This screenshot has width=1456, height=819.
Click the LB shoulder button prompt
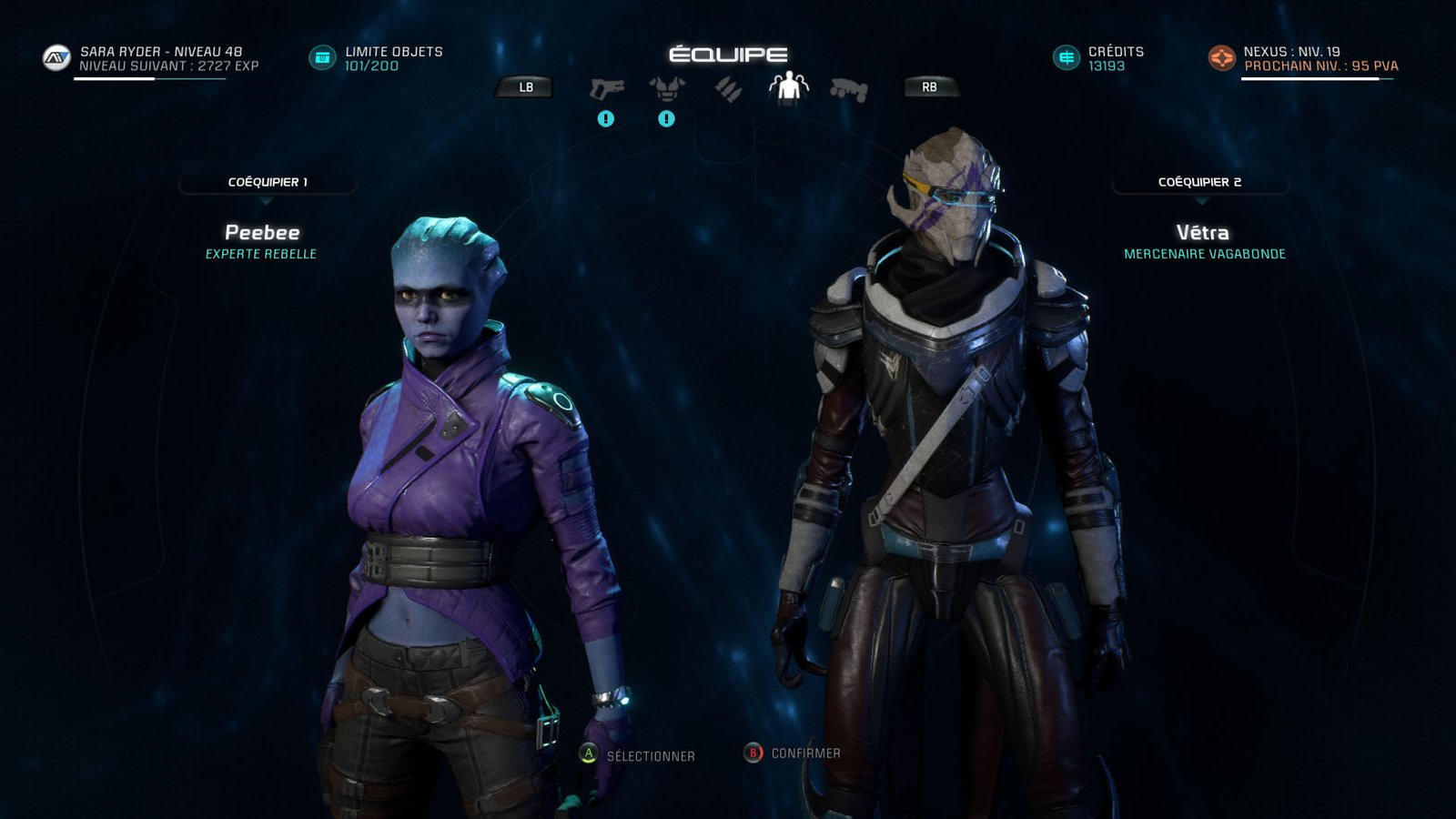click(x=524, y=88)
